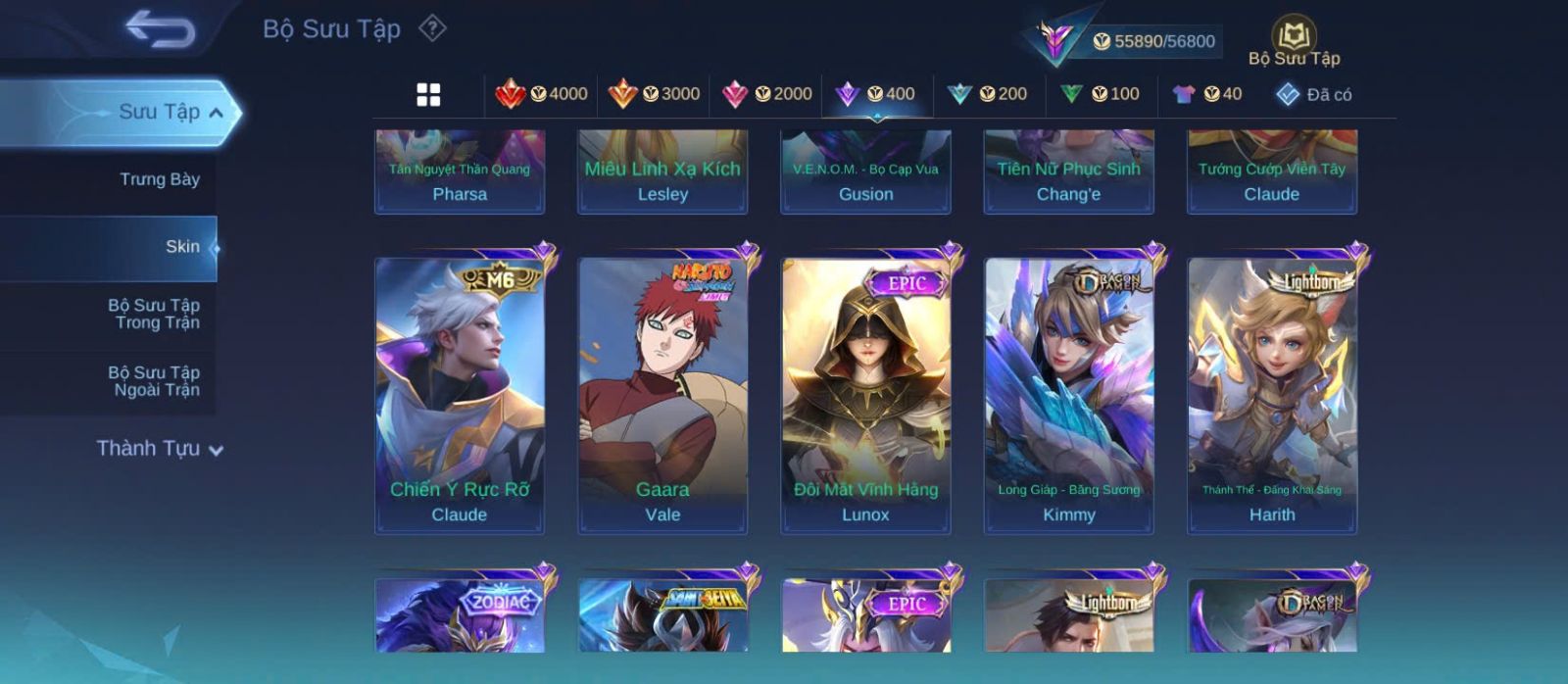Filter skins by the 4000 tier
Image resolution: width=1568 pixels, height=684 pixels.
[542, 94]
